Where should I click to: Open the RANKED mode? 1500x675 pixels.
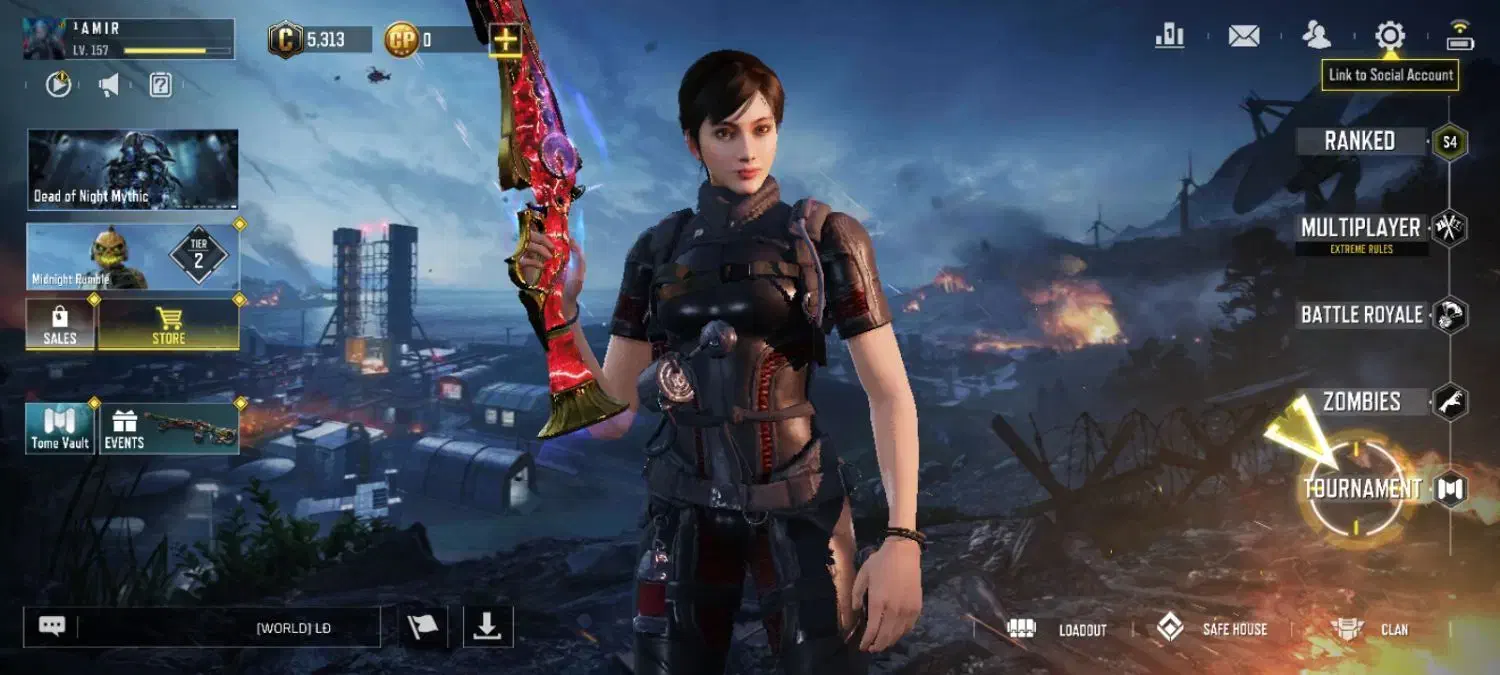click(1360, 141)
